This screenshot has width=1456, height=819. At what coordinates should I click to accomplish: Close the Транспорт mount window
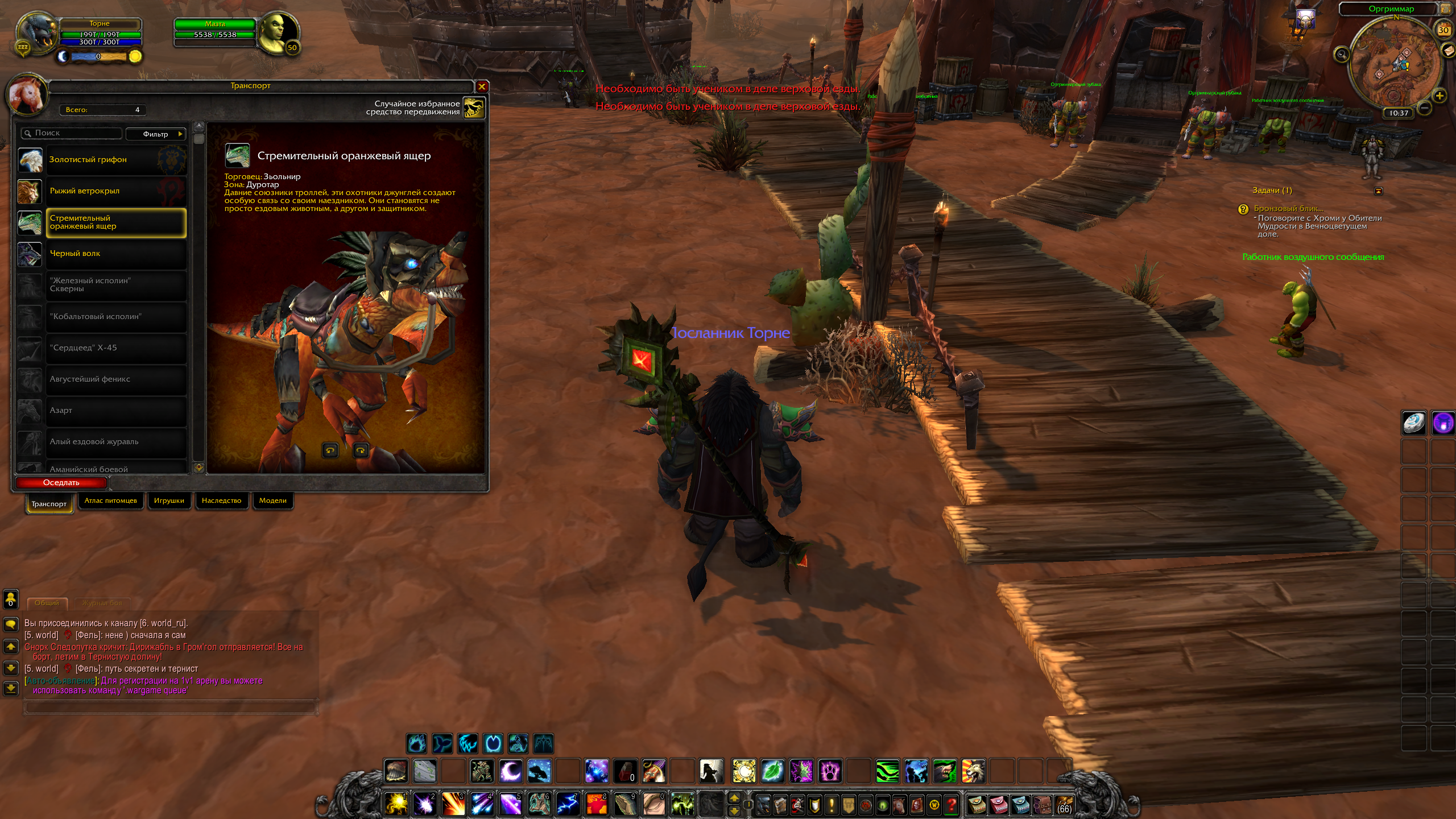482,86
